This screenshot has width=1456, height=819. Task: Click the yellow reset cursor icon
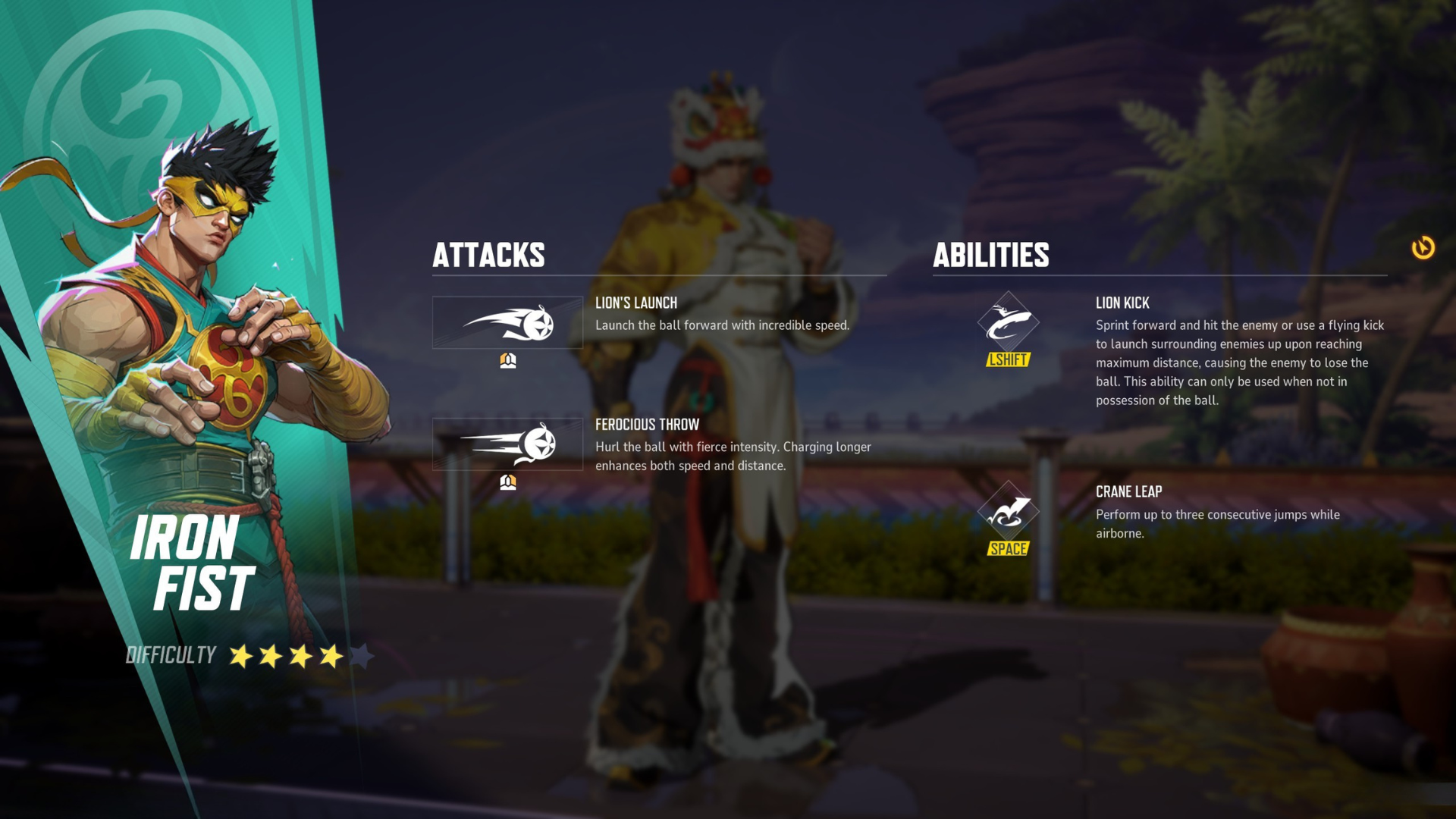(x=1423, y=248)
